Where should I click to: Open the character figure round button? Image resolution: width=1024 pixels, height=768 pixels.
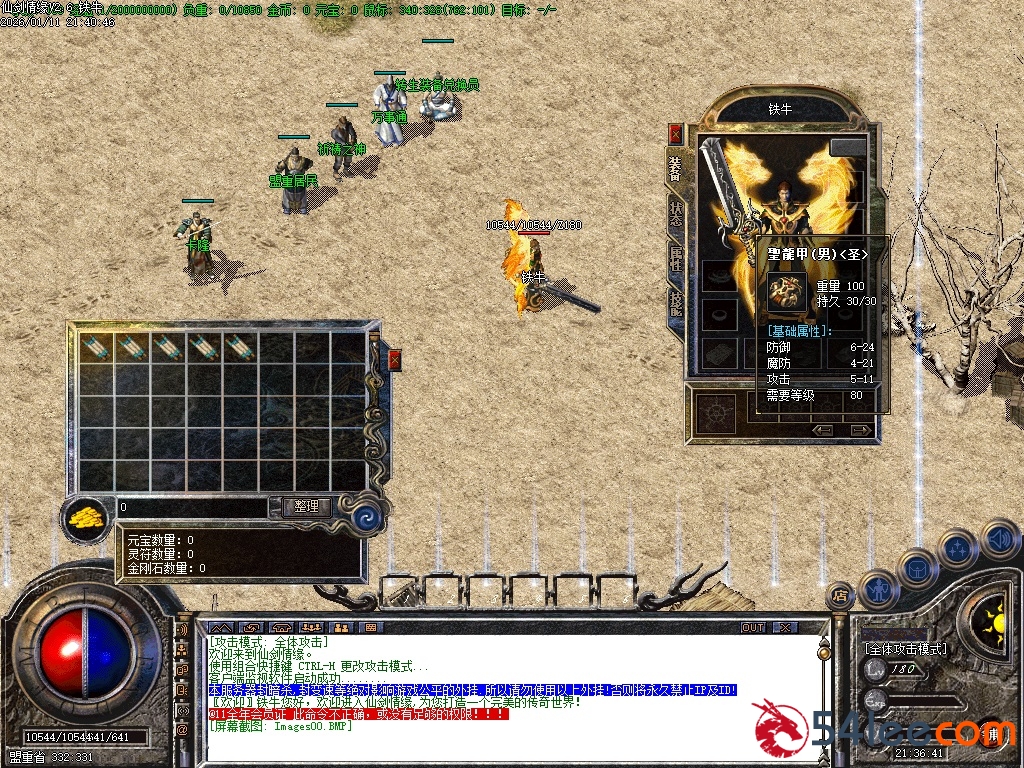877,590
